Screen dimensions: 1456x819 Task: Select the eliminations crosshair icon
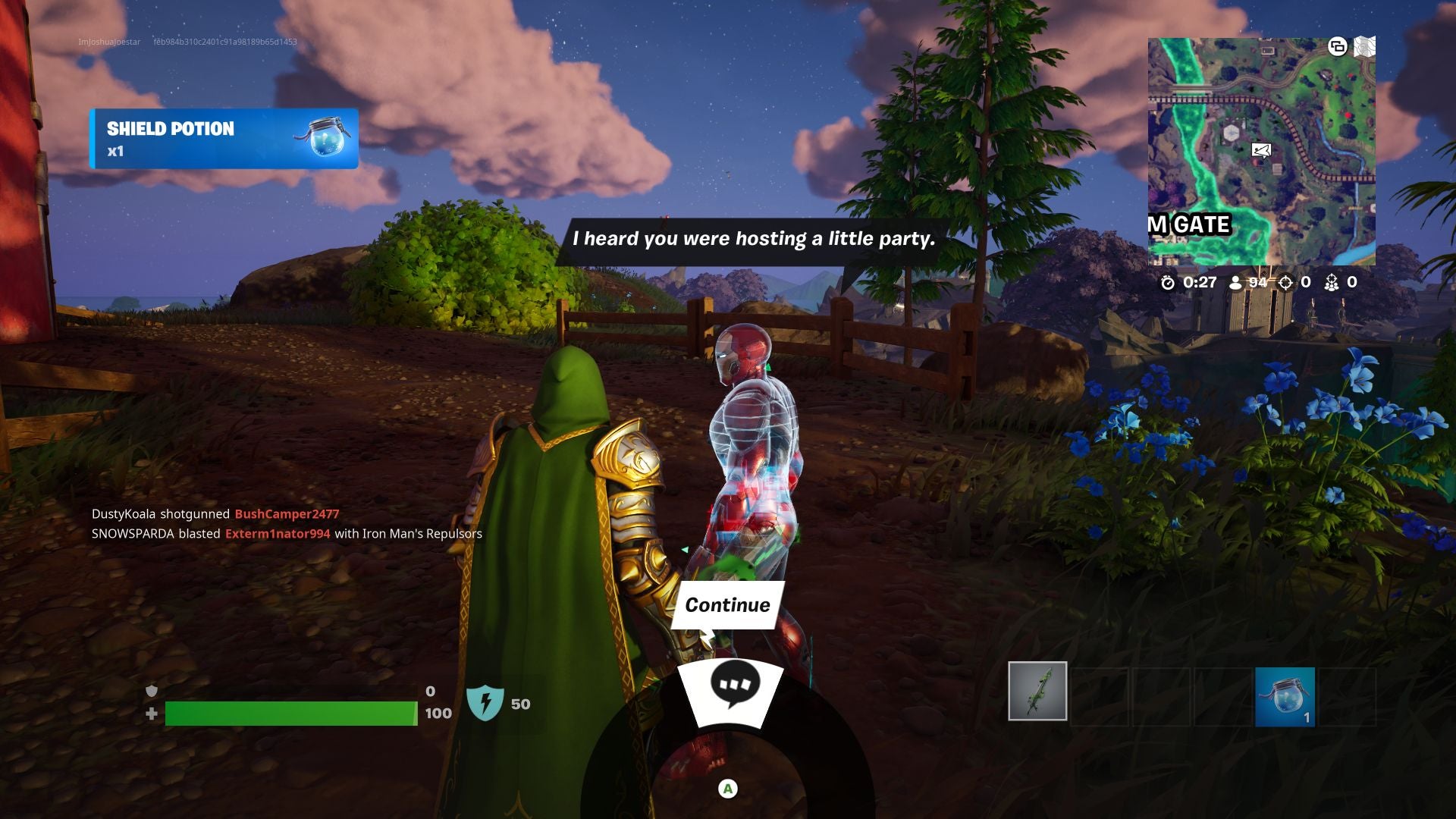(x=1285, y=284)
